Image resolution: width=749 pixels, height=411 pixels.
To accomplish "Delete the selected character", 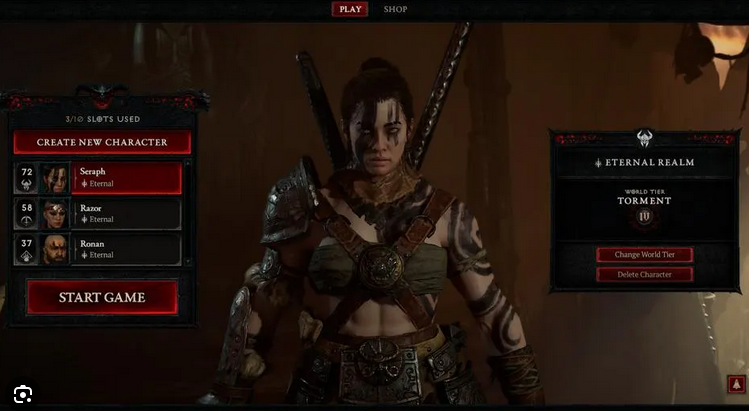I will [644, 274].
